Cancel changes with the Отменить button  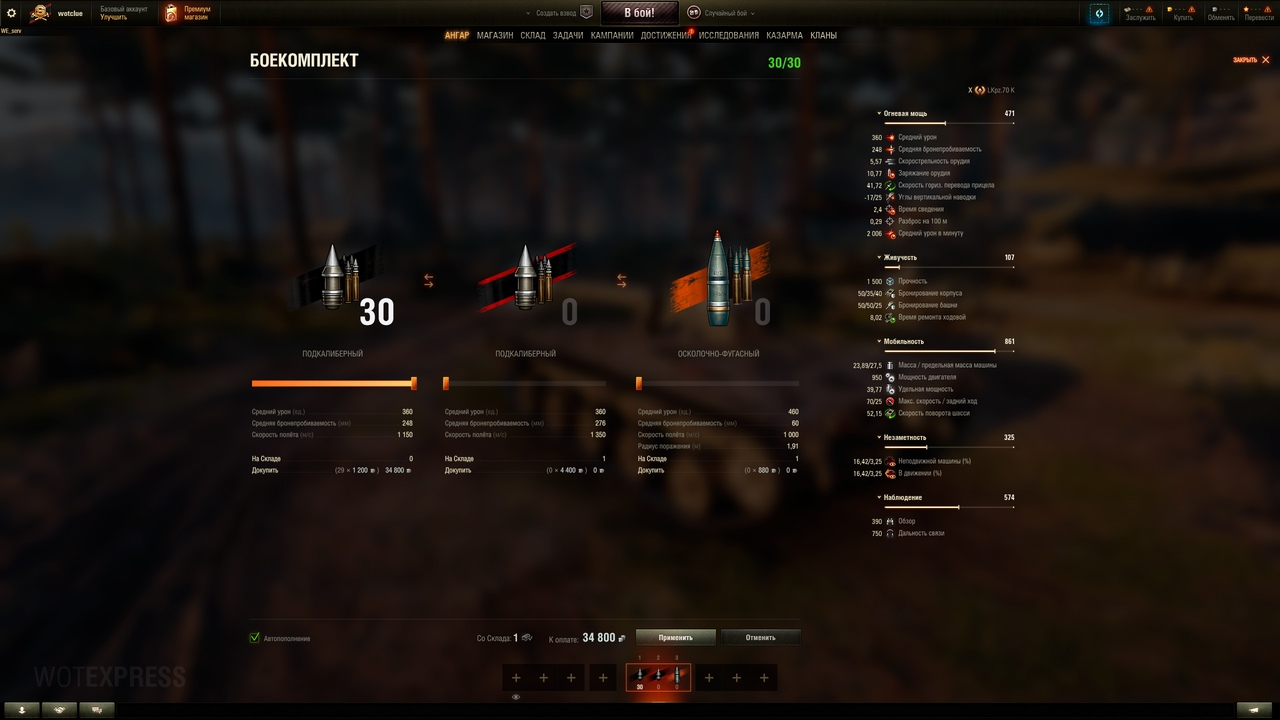pyautogui.click(x=760, y=637)
